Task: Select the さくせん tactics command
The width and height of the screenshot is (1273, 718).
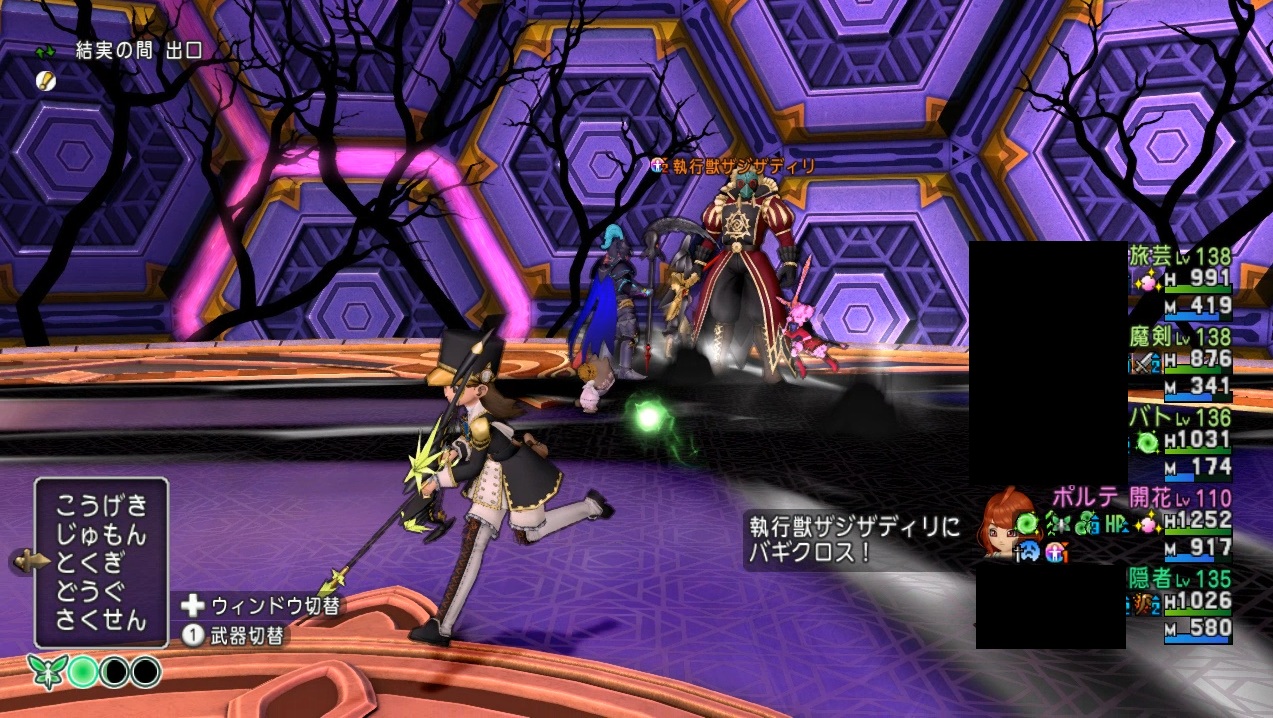Action: tap(101, 620)
